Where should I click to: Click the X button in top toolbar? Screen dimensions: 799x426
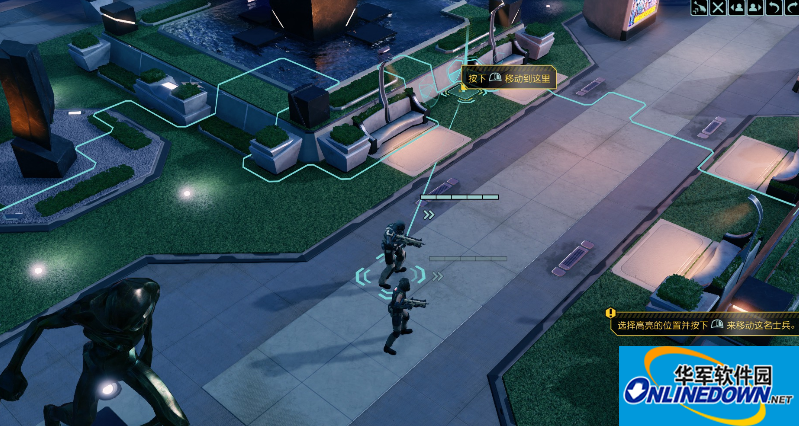click(718, 8)
